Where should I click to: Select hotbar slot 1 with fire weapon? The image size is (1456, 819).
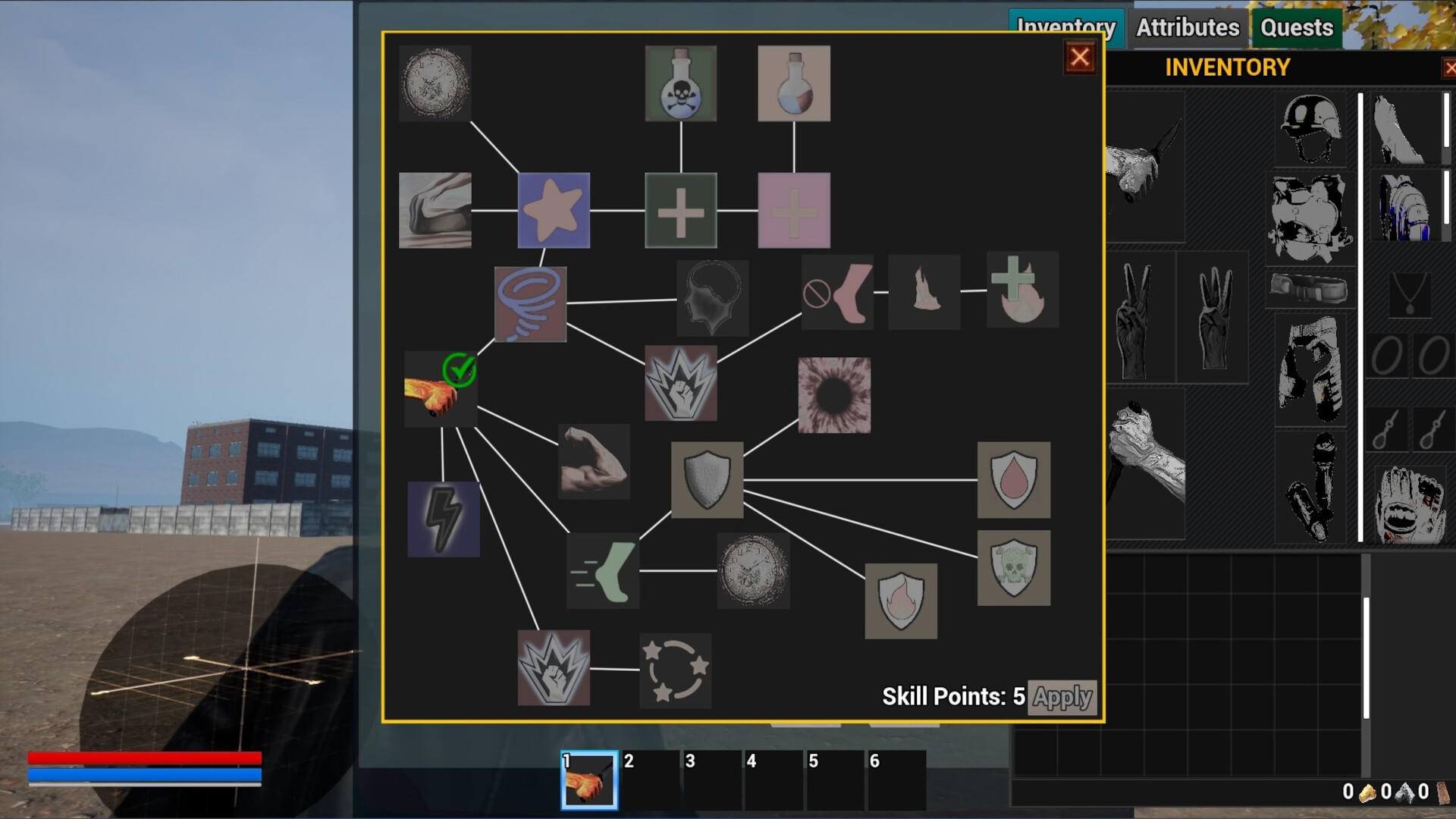pyautogui.click(x=590, y=781)
